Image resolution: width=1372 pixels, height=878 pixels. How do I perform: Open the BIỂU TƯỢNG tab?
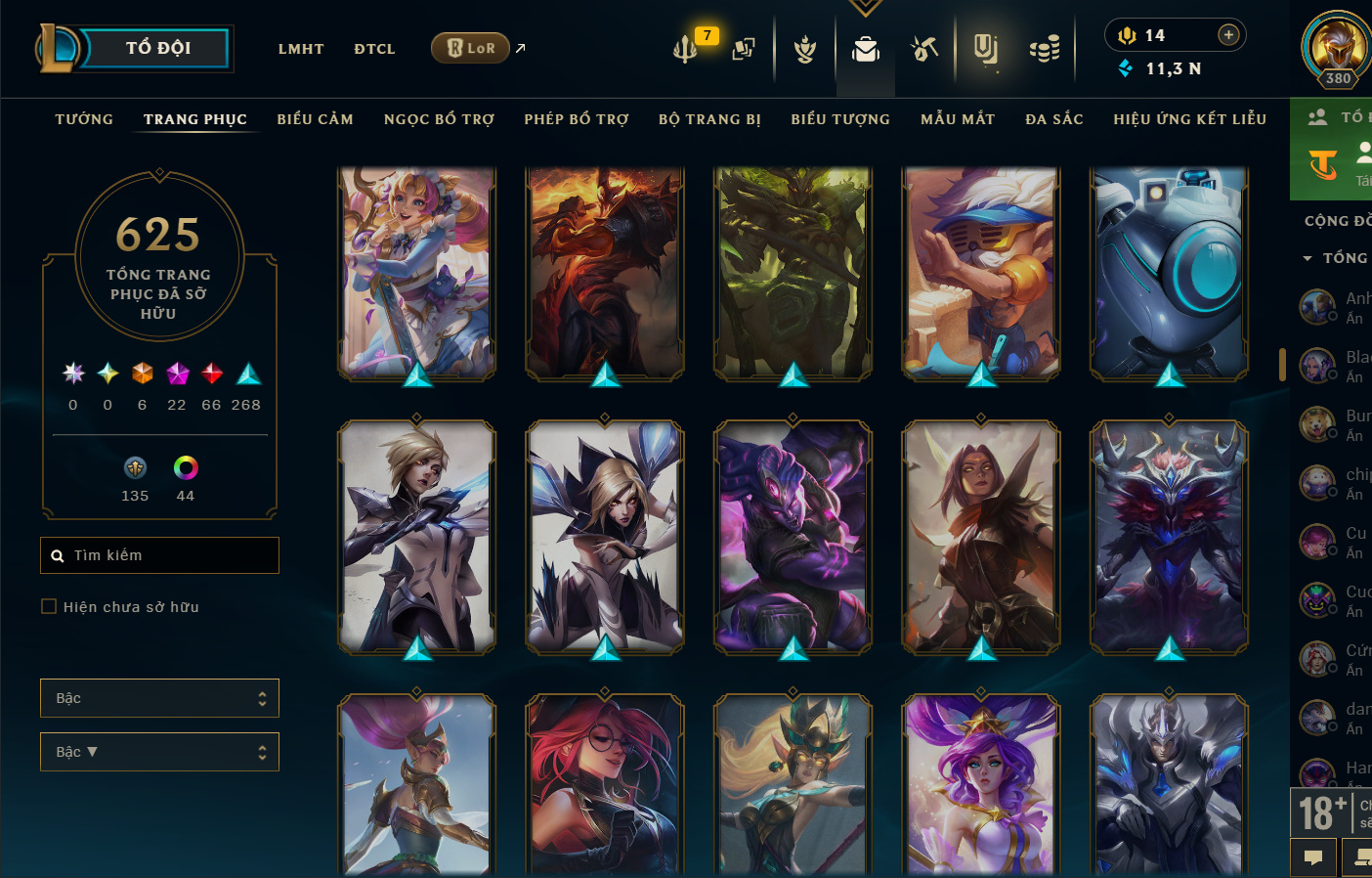840,119
